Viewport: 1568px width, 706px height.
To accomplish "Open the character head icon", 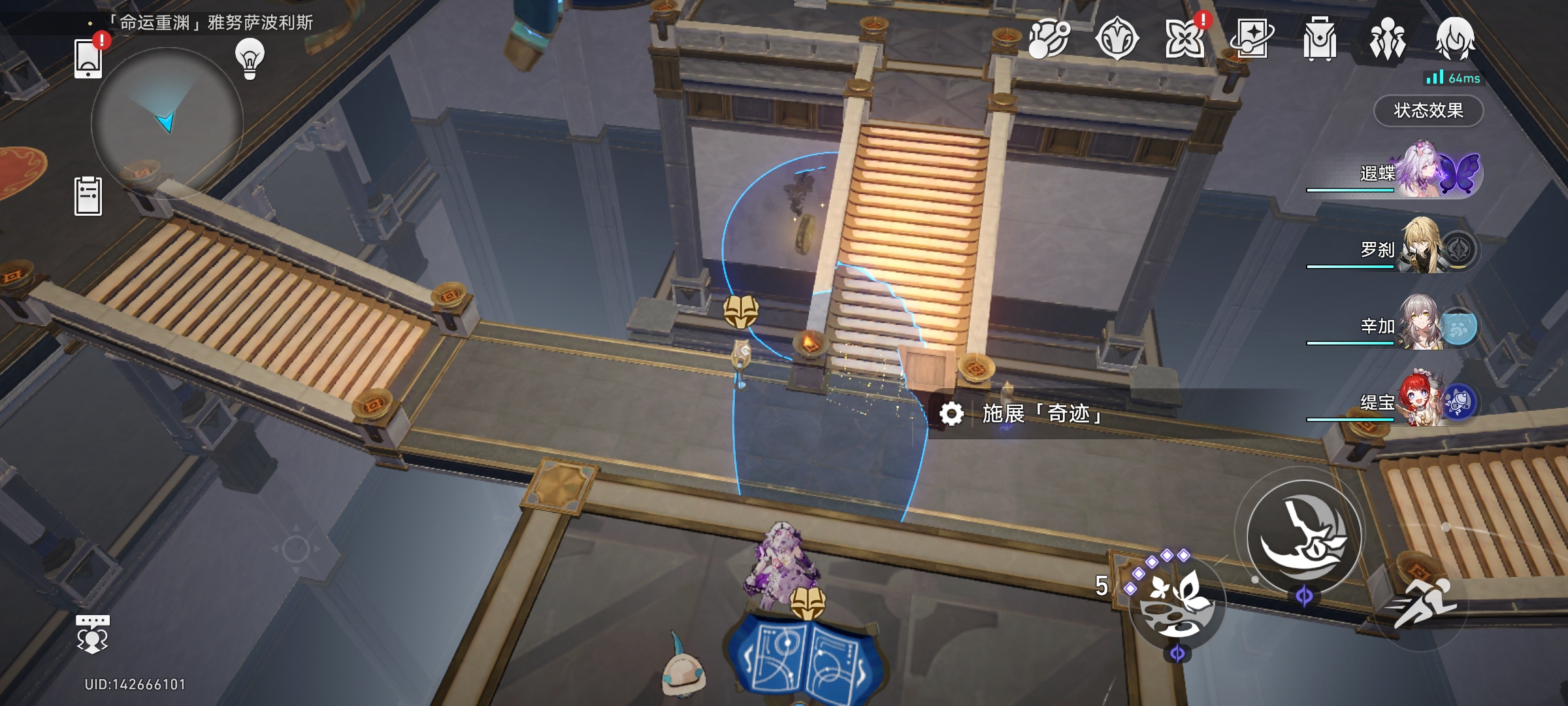I will point(1454,39).
